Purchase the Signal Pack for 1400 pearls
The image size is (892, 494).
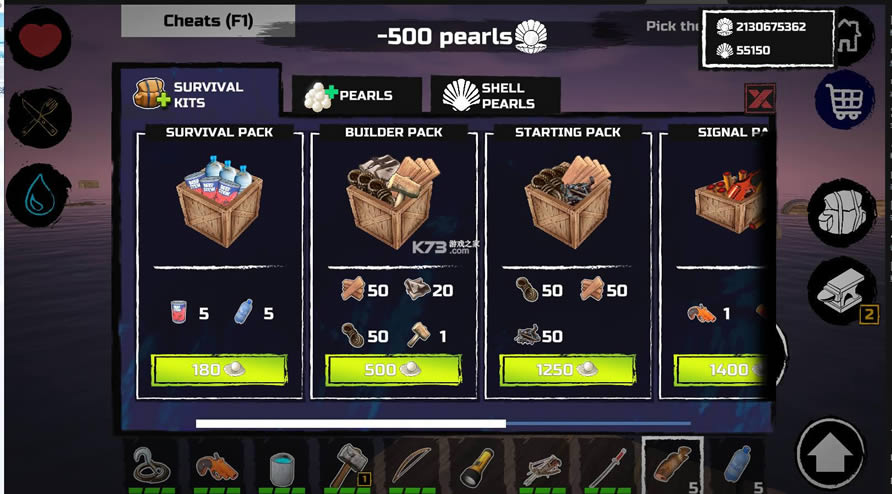(x=725, y=370)
